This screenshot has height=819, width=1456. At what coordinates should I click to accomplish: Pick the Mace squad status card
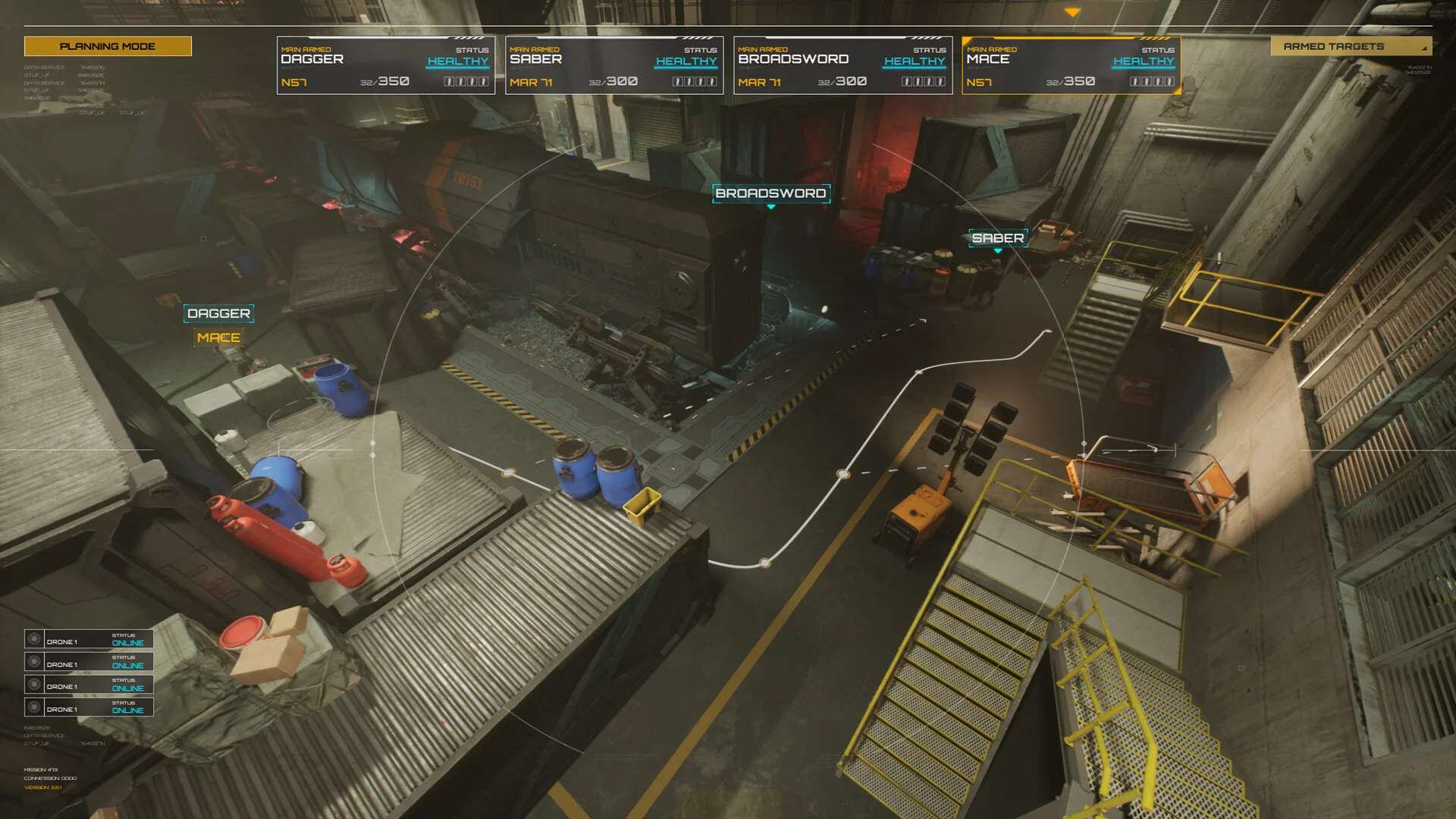[1071, 66]
